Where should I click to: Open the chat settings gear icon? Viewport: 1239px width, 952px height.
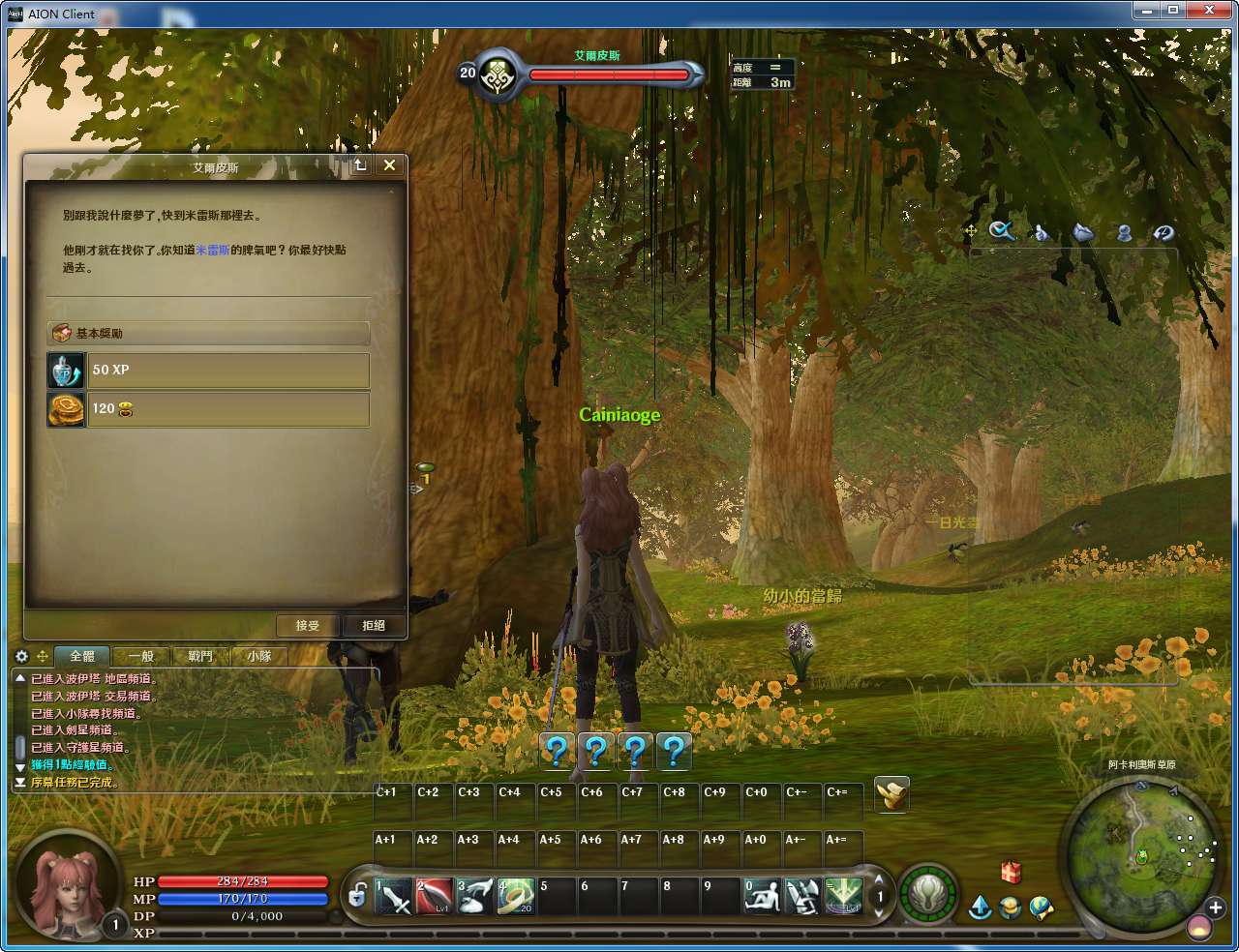[x=21, y=656]
